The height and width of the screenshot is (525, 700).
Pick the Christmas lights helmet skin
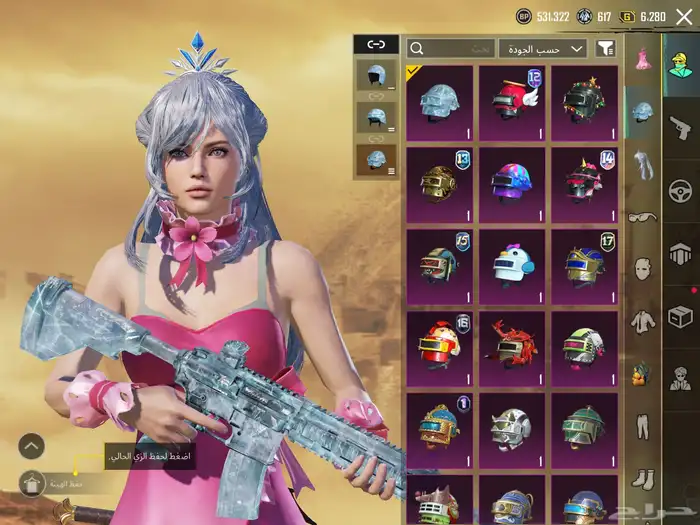[x=584, y=102]
